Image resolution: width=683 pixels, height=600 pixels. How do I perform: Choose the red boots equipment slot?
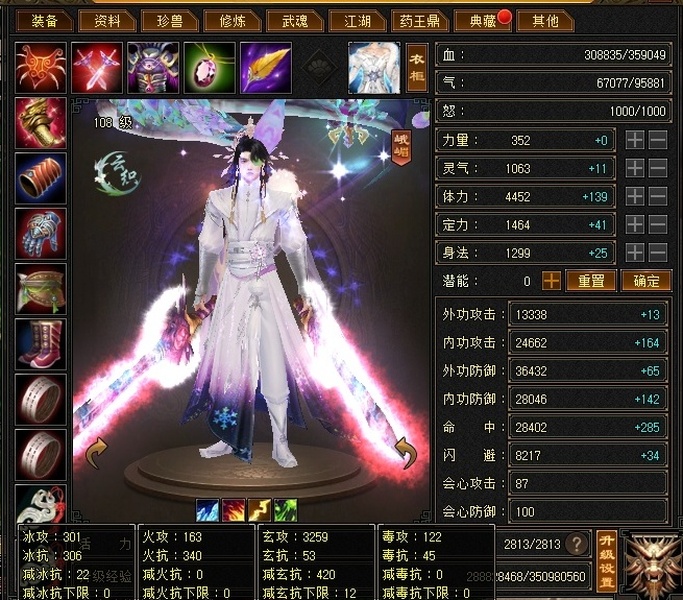tap(41, 344)
